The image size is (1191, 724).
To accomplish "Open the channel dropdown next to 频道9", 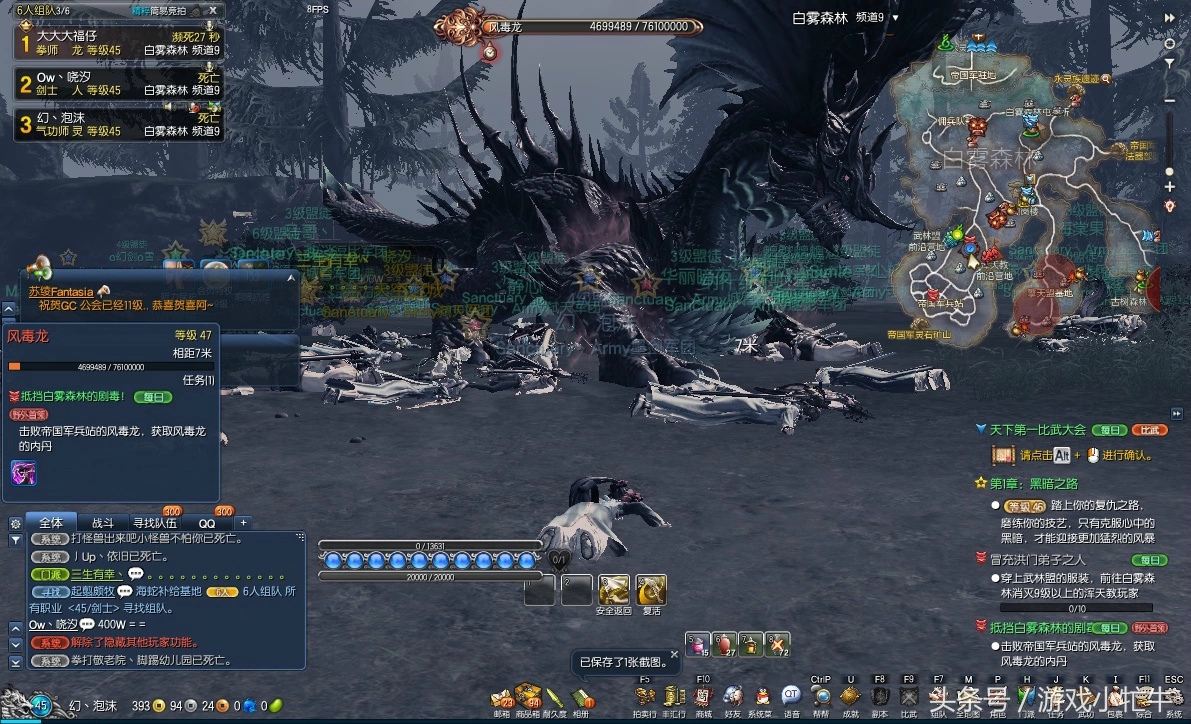I will pyautogui.click(x=895, y=18).
